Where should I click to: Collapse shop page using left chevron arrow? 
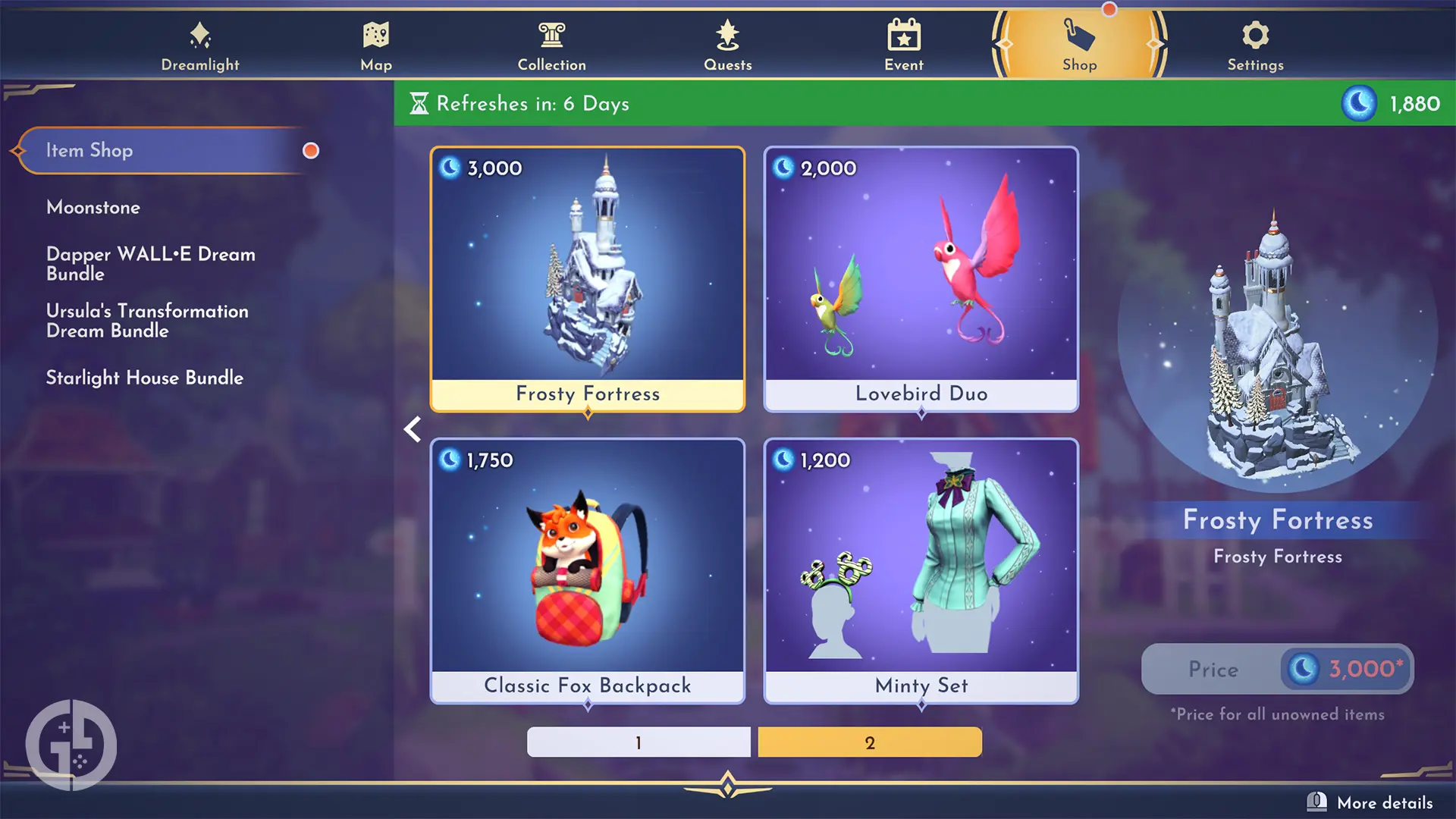pyautogui.click(x=413, y=429)
